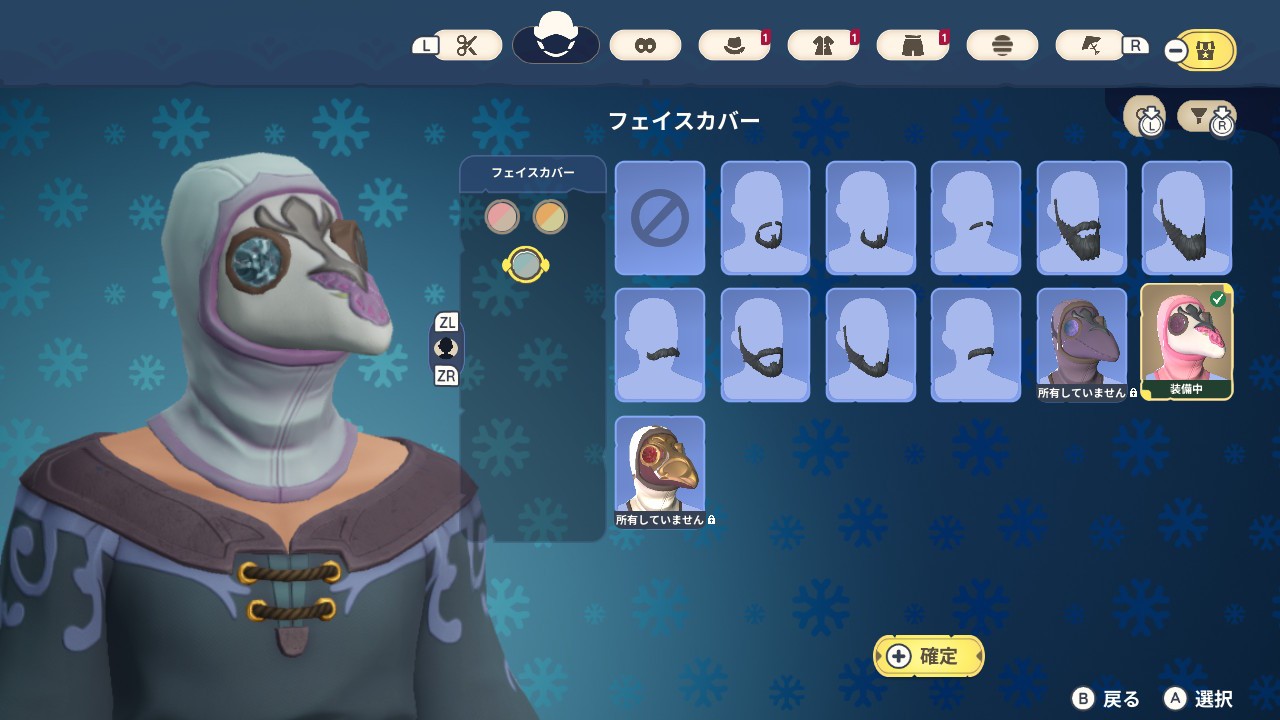Open the wardrobe outfit button
Screen dimensions: 1280x720
point(1205,50)
